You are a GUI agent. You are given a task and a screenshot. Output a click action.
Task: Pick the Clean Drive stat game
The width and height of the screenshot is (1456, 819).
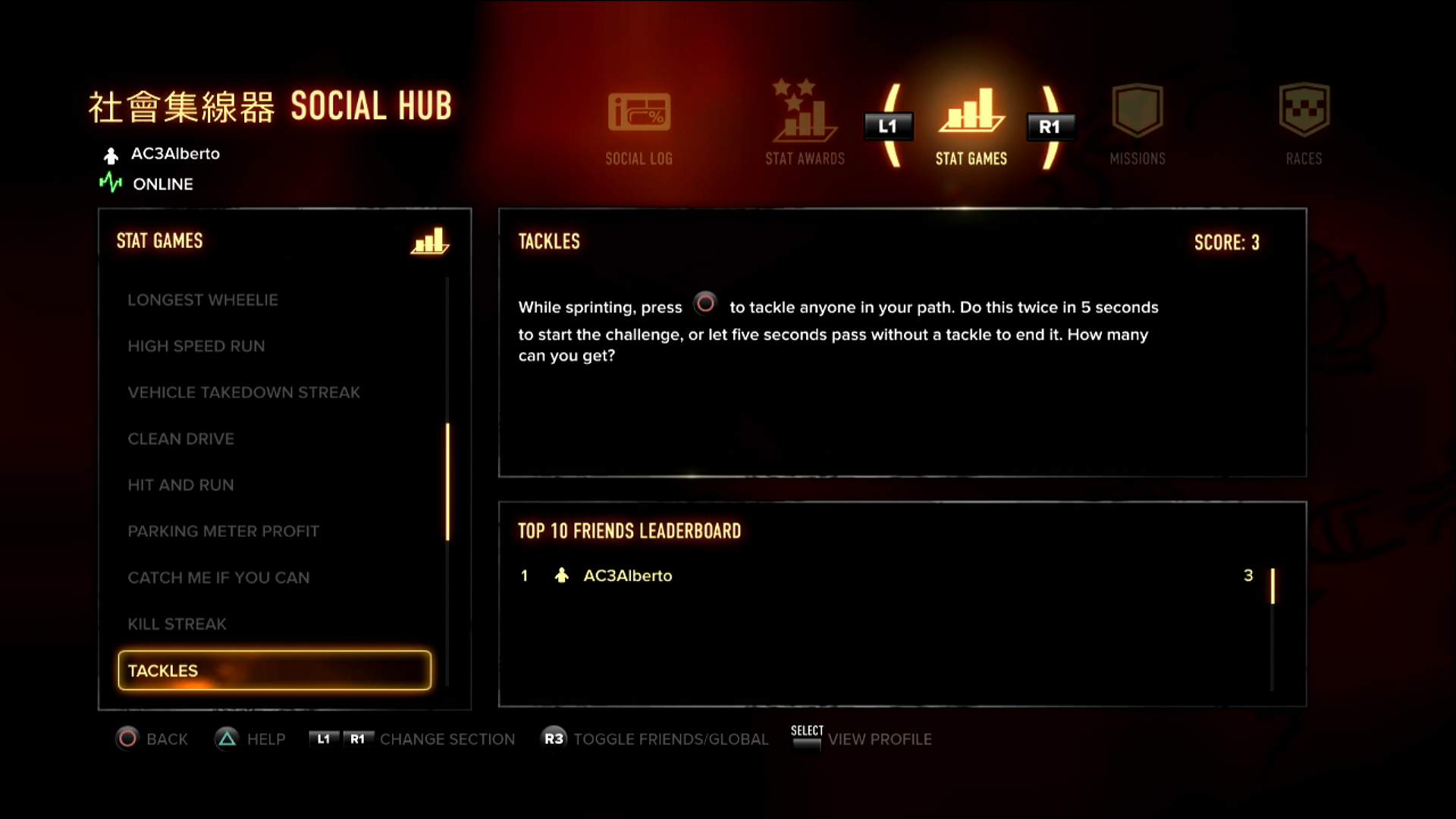(x=180, y=439)
